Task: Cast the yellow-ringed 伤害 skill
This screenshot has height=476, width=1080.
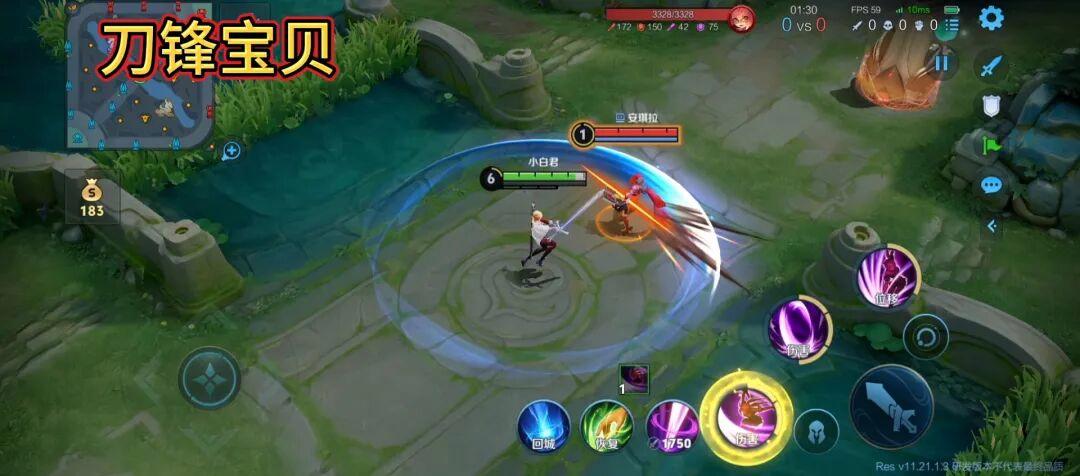Action: pyautogui.click(x=746, y=415)
